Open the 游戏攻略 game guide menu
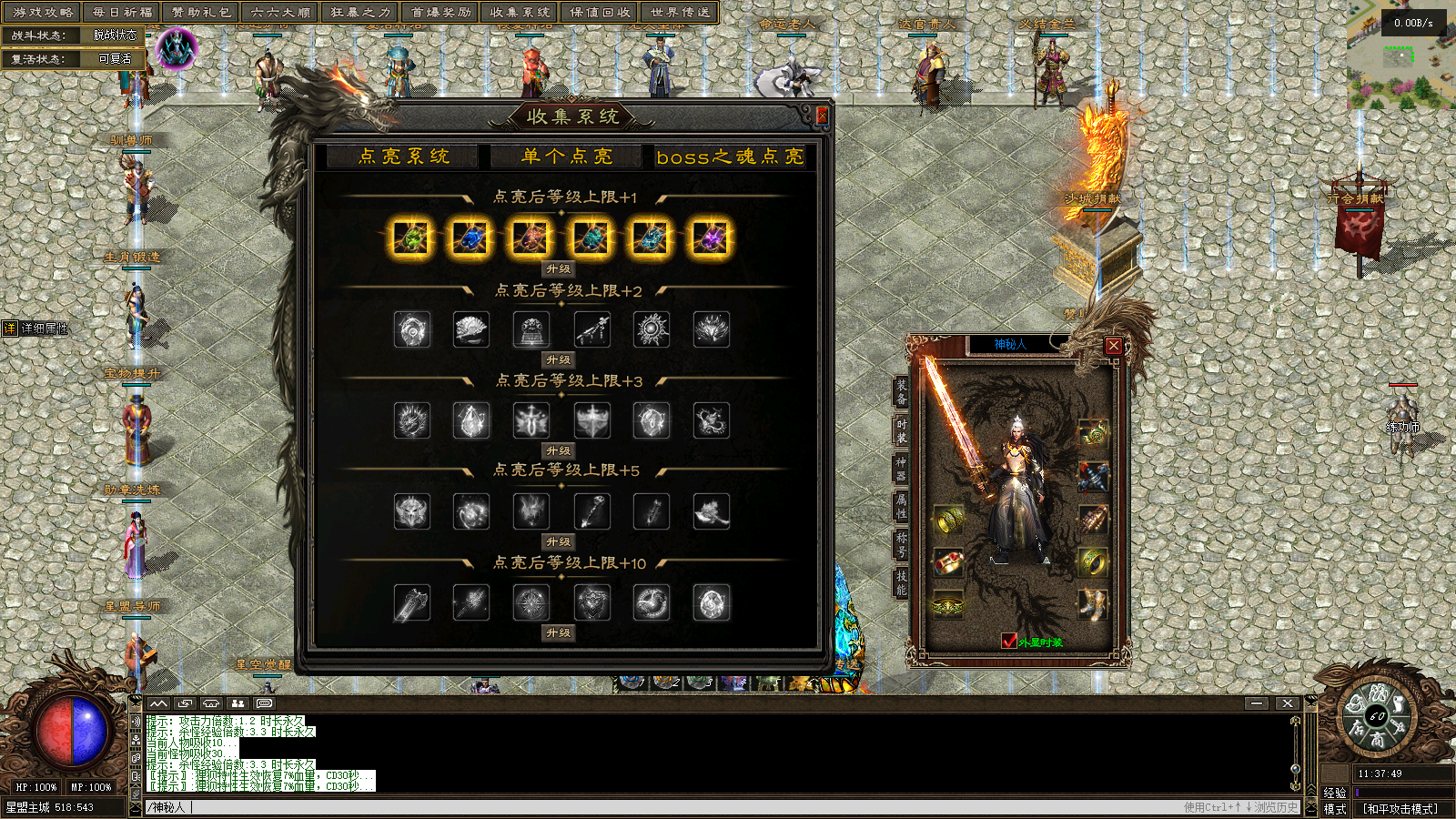1456x819 pixels. (x=43, y=13)
